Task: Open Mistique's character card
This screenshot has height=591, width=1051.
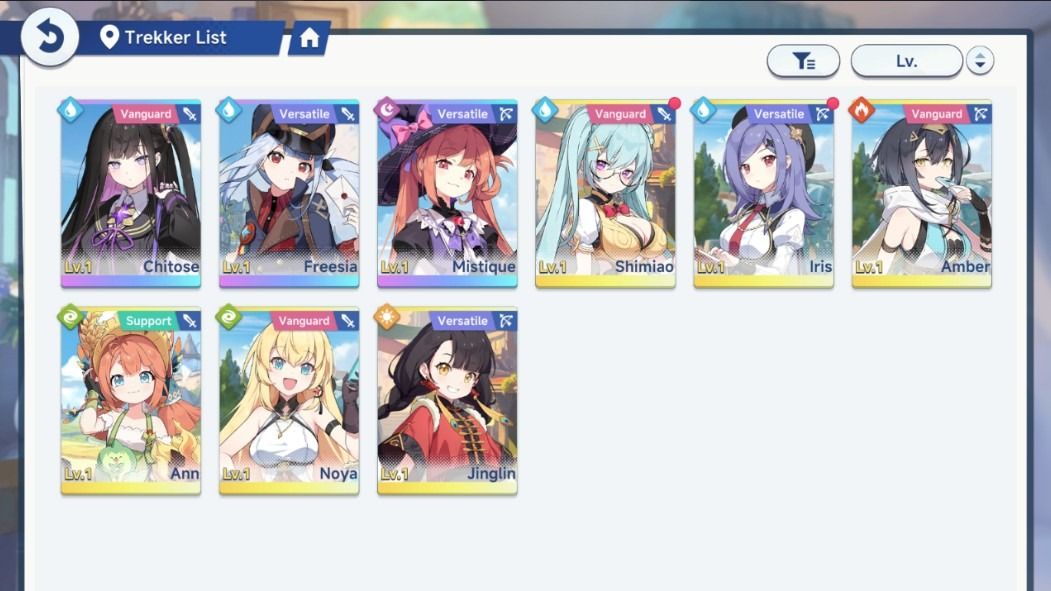Action: [x=447, y=193]
